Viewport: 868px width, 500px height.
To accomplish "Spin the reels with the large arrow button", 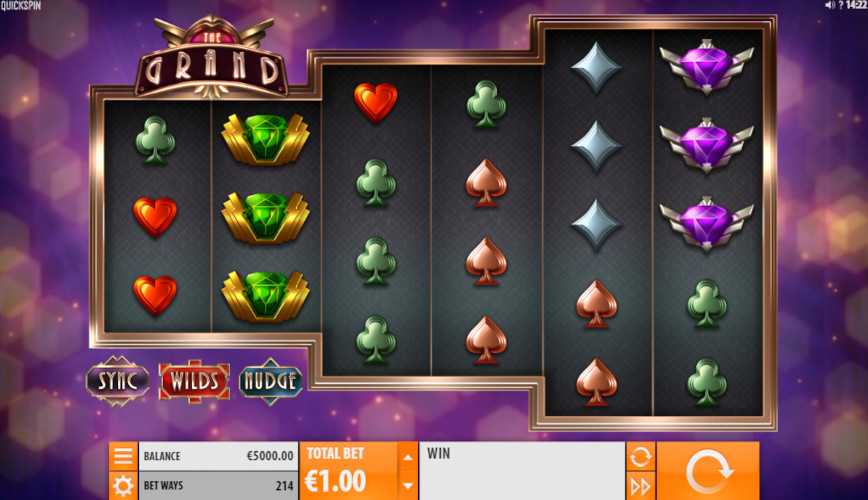I will click(708, 471).
